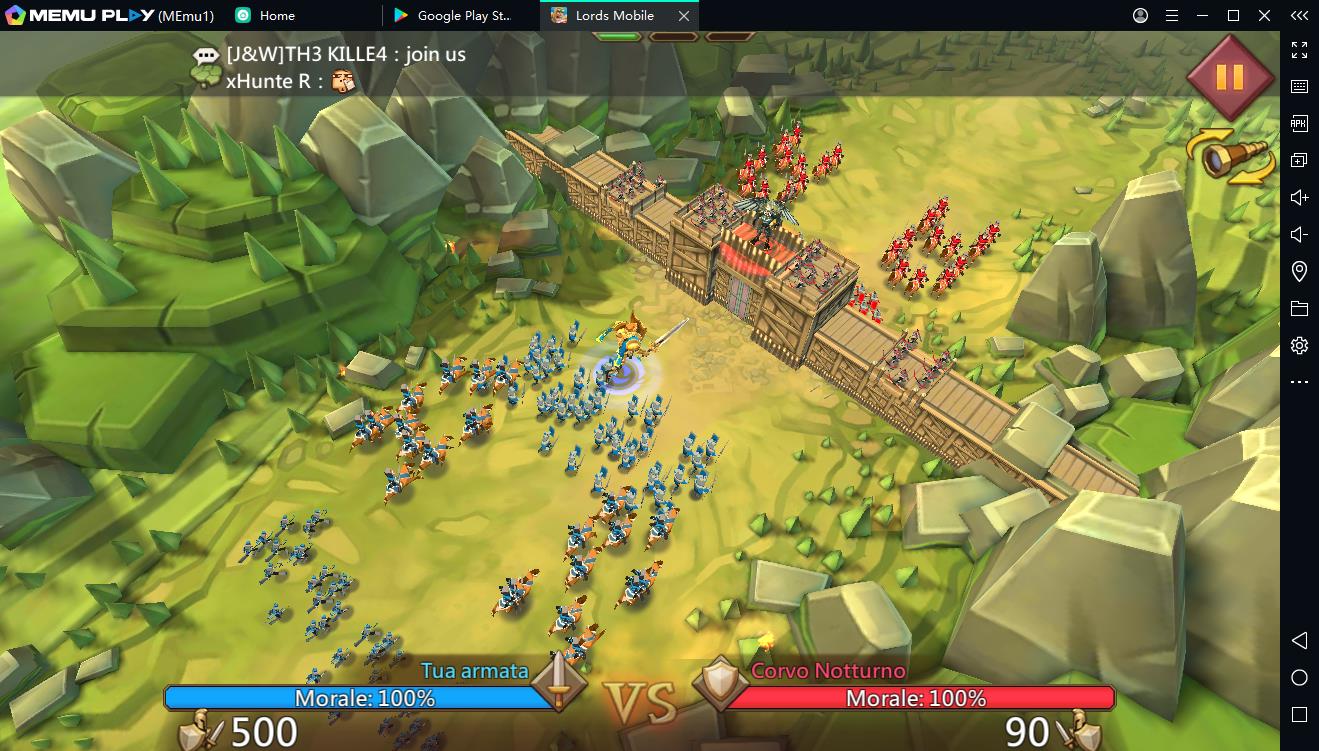The image size is (1319, 751).
Task: Open the keyboard mapping icon
Action: (x=1300, y=86)
